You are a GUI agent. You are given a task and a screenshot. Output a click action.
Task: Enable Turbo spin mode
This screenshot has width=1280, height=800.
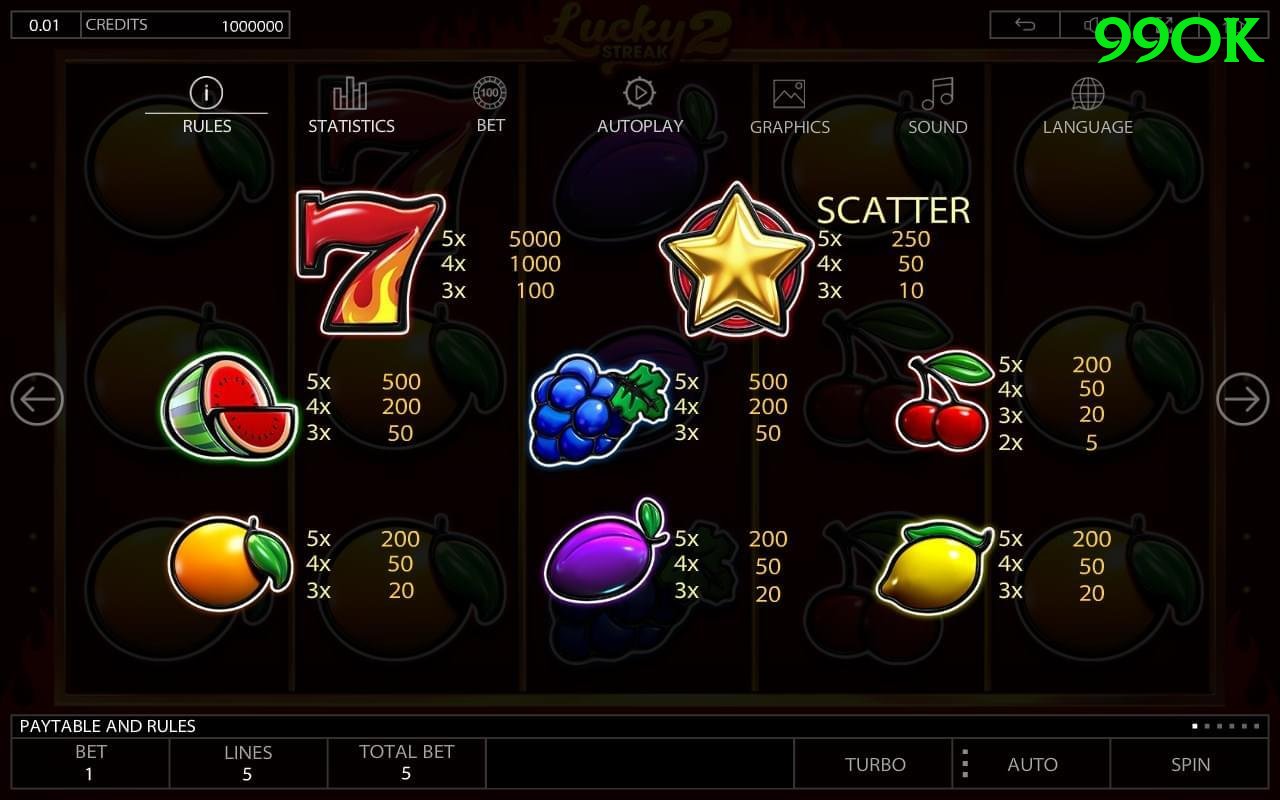tap(875, 764)
